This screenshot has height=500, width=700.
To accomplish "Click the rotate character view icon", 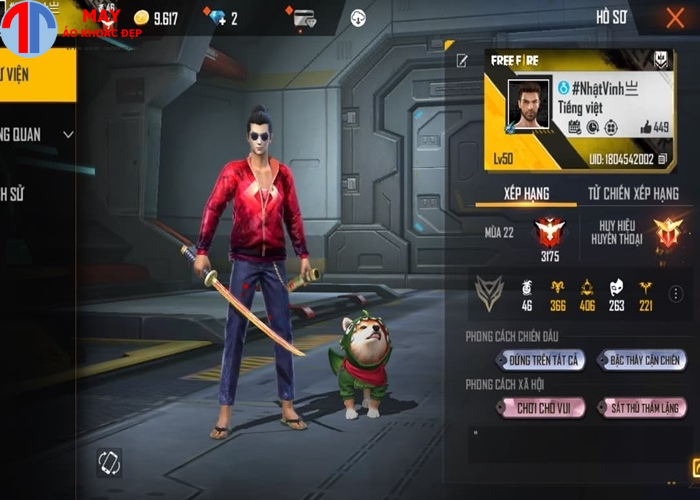I will [109, 462].
